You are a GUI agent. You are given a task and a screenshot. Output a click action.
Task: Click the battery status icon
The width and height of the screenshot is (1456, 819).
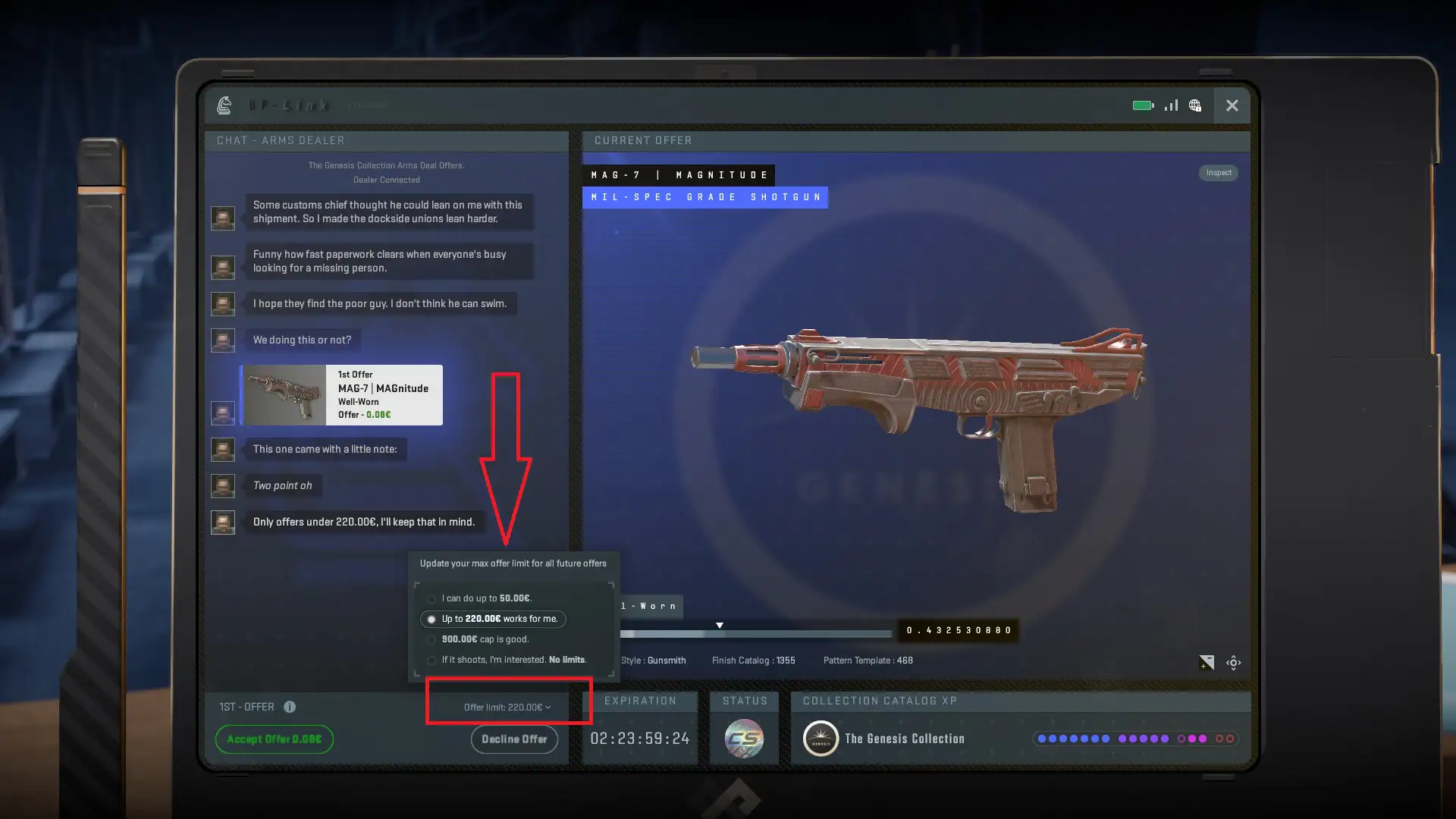point(1142,105)
